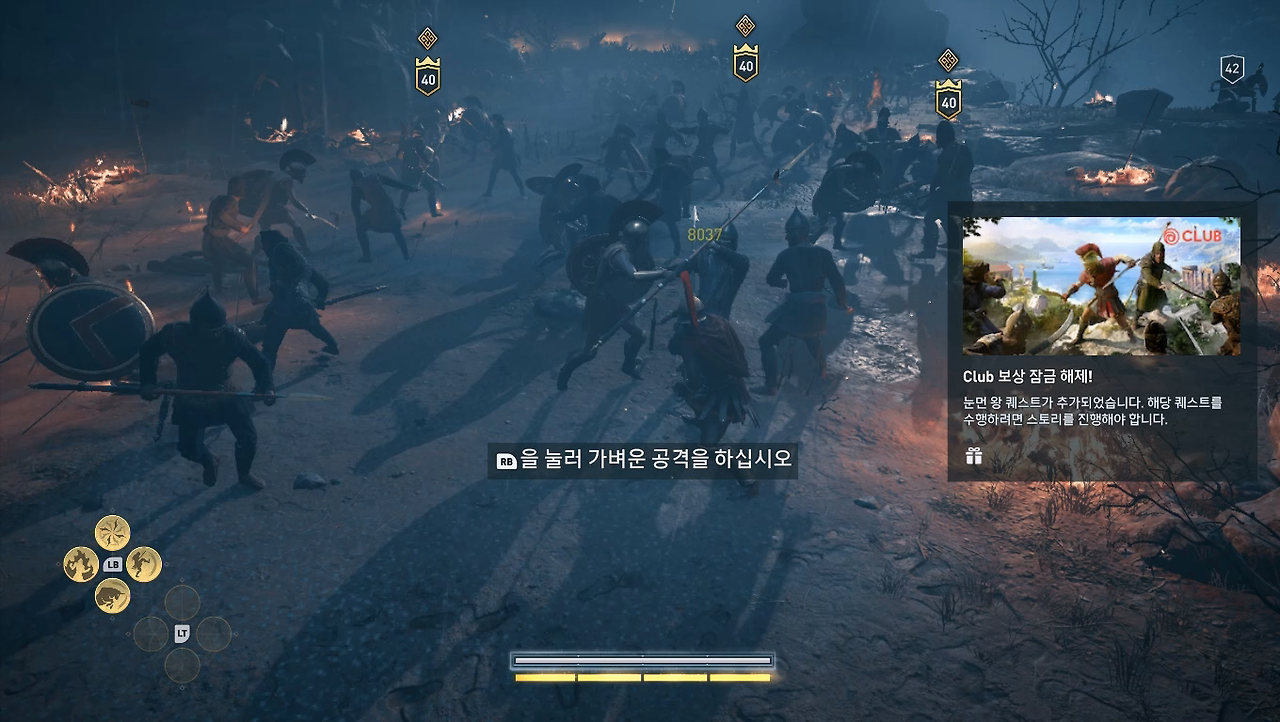Expand the center enemy level 40 banner
This screenshot has height=722, width=1280.
coord(744,60)
